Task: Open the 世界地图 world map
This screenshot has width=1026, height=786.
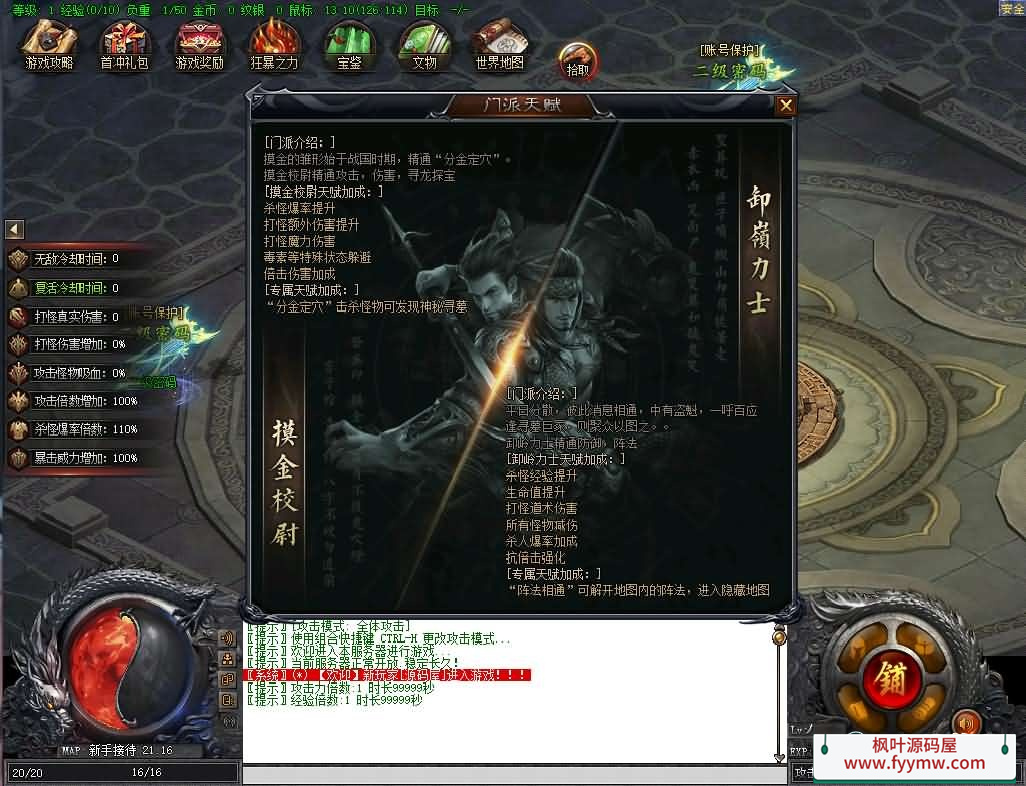Action: pyautogui.click(x=499, y=46)
